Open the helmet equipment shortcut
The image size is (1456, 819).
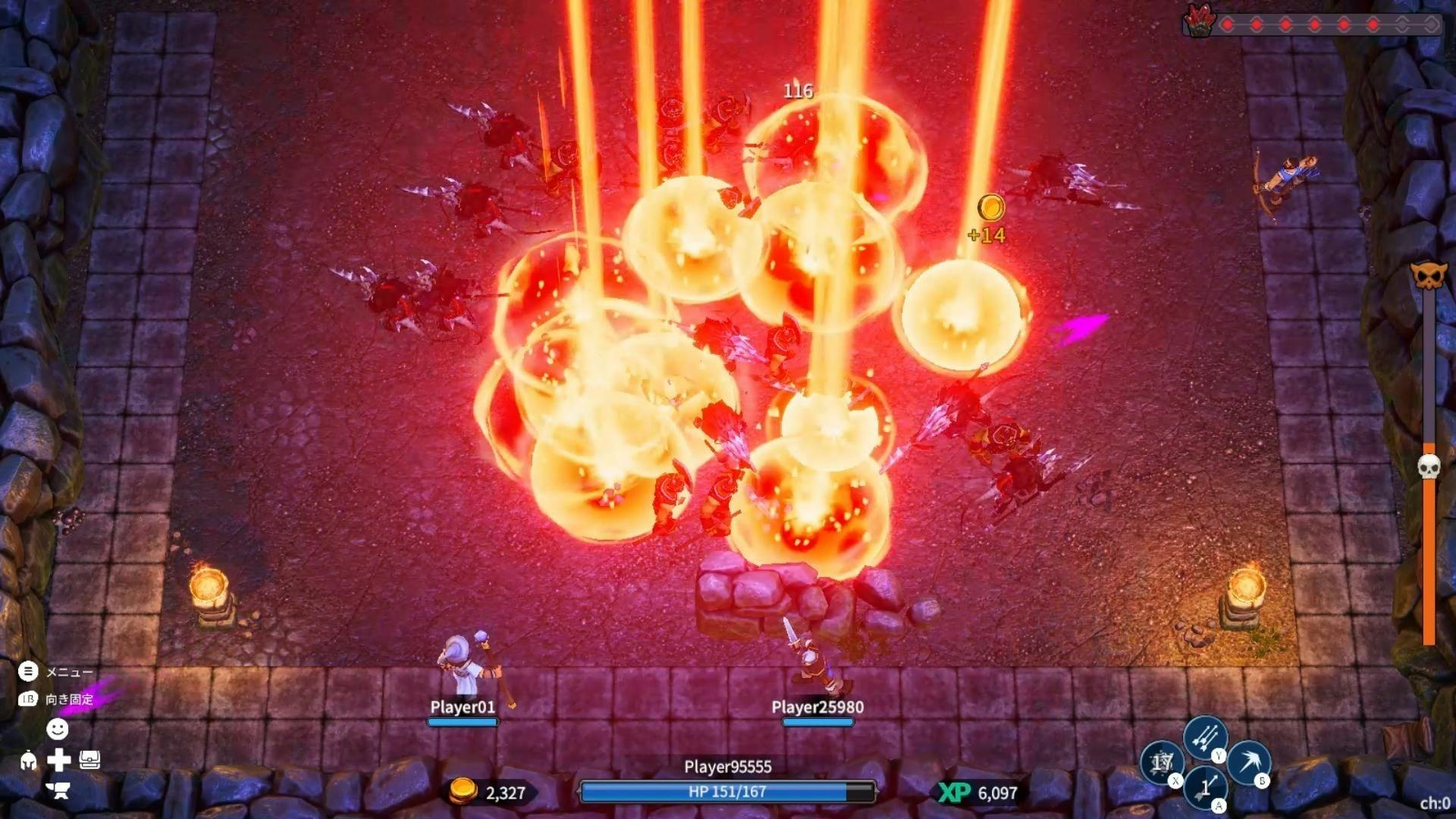28,760
